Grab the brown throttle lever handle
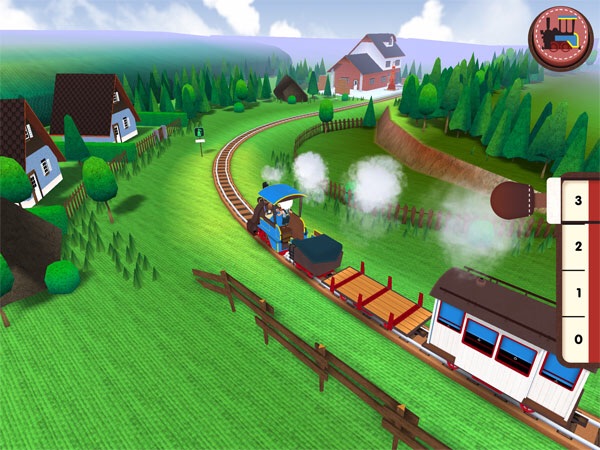Viewport: 600px width, 450px height. (x=516, y=200)
